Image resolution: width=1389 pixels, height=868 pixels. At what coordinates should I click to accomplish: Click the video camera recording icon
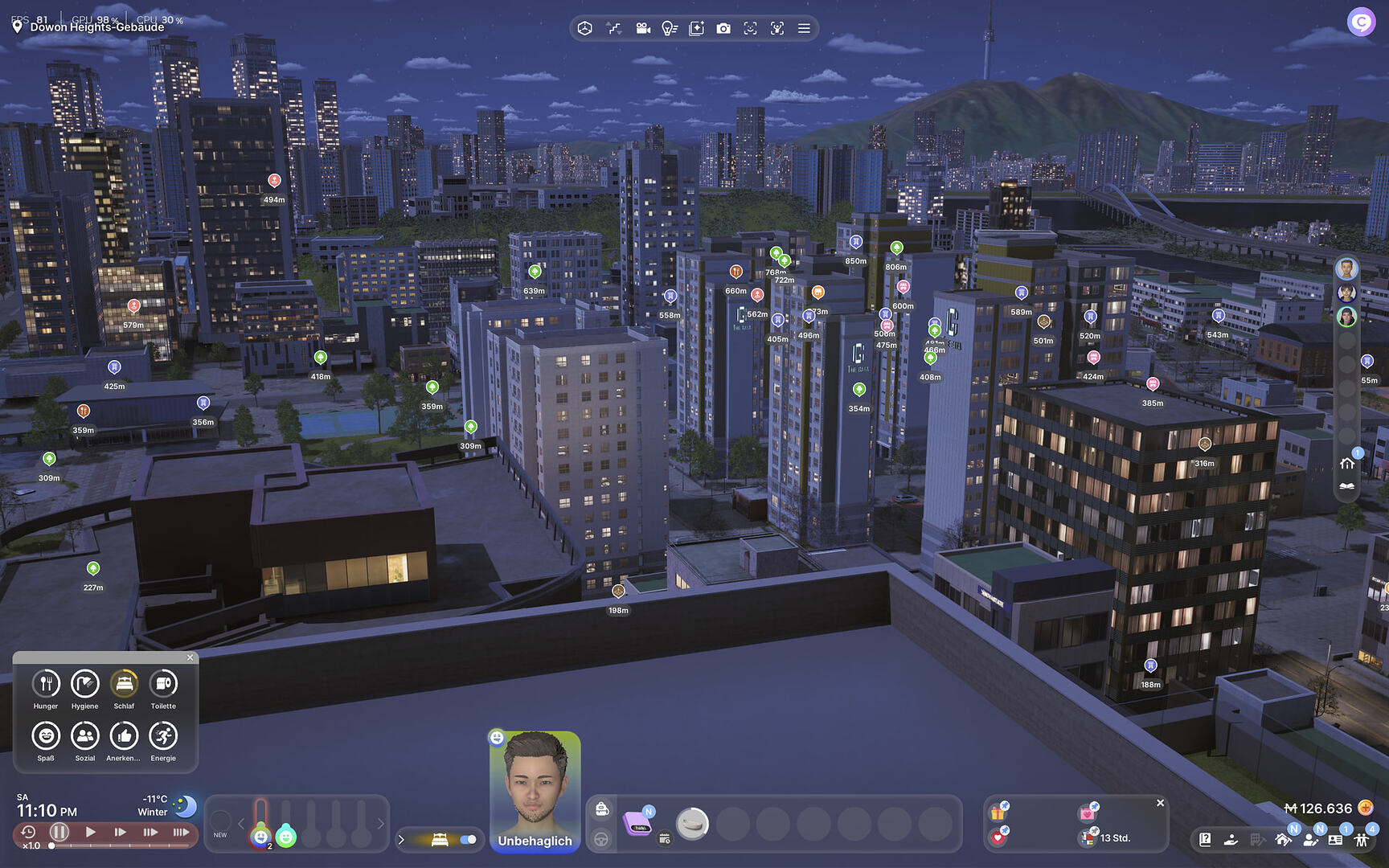(643, 29)
